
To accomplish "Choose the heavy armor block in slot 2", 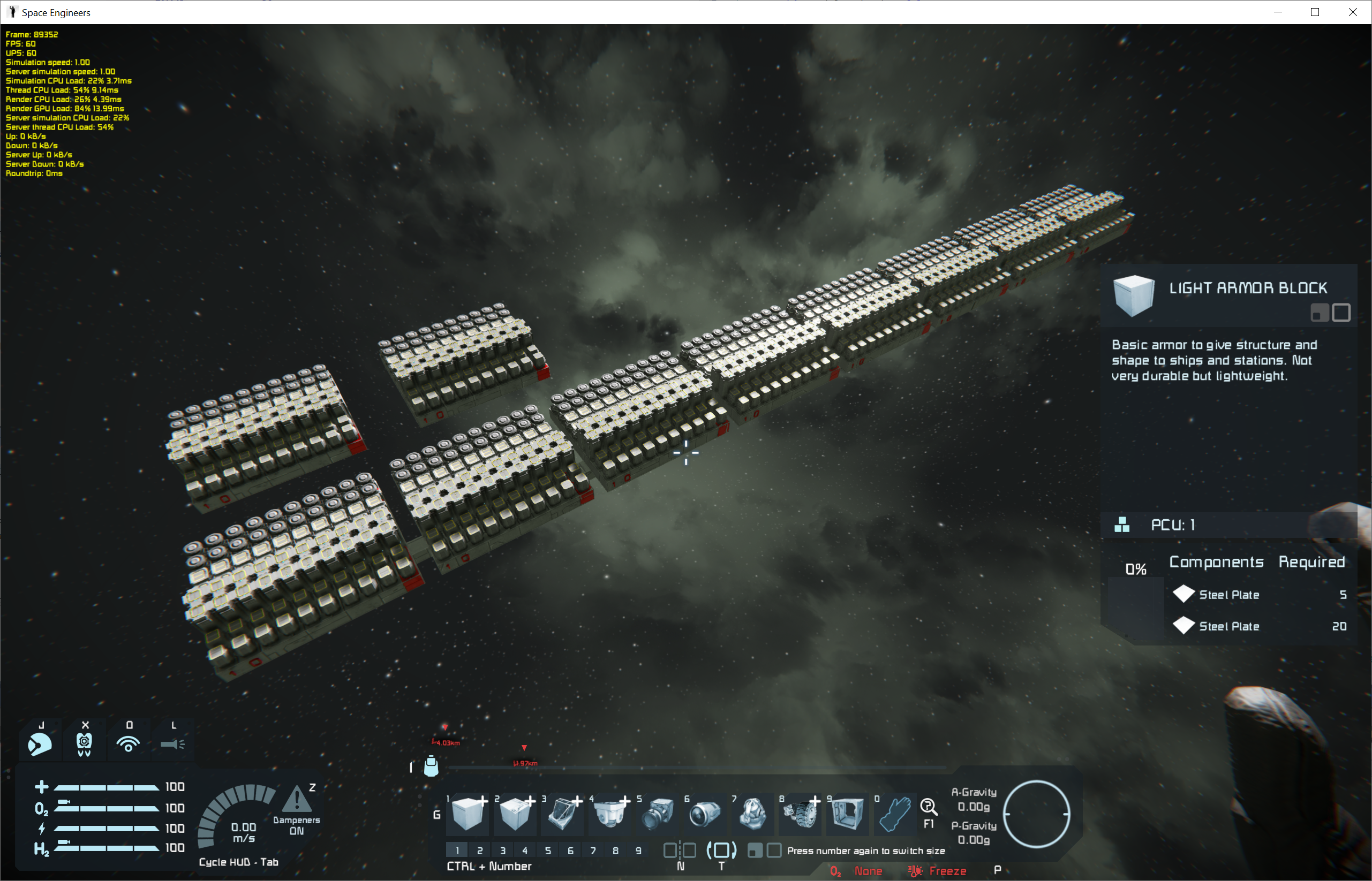I will click(x=515, y=813).
